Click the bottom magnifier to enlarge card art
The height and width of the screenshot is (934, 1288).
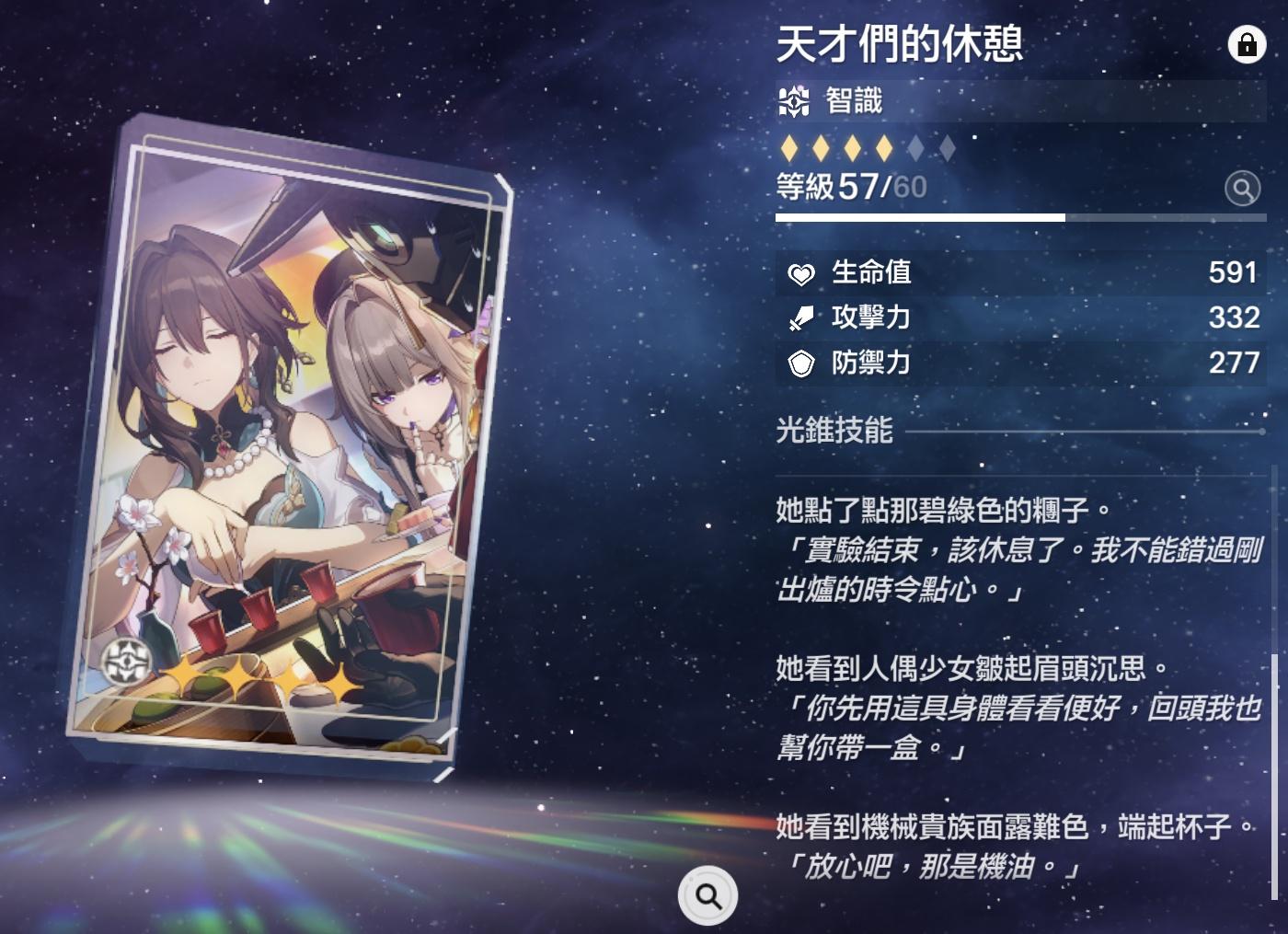click(707, 895)
